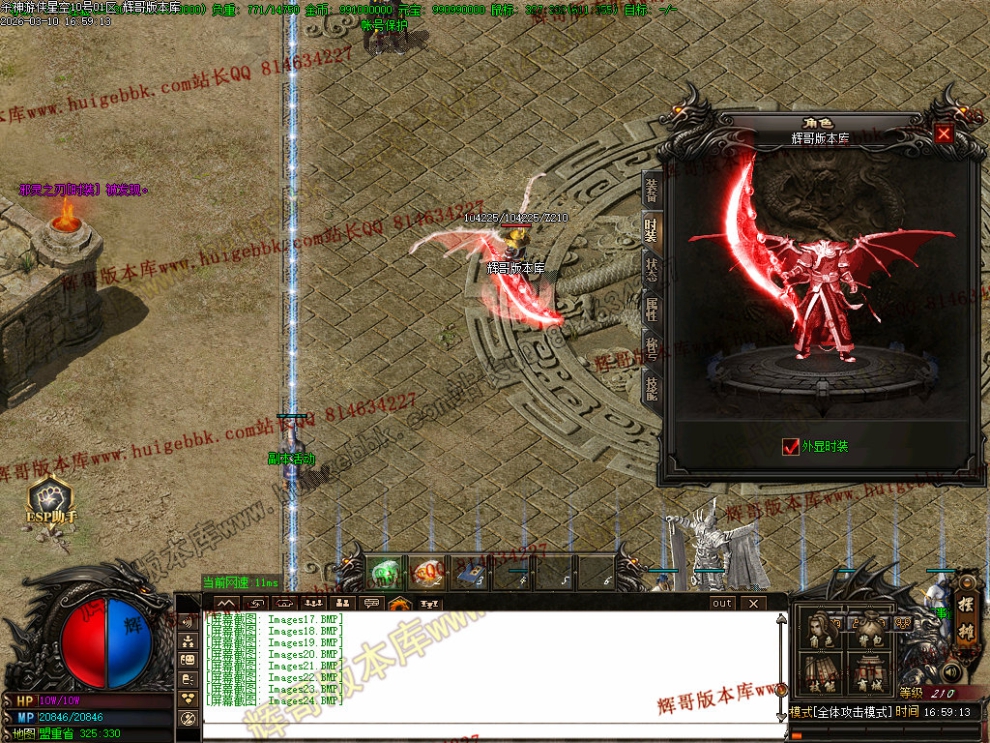This screenshot has height=743, width=990.
Task: Use the red item in the hotbar
Action: (428, 573)
